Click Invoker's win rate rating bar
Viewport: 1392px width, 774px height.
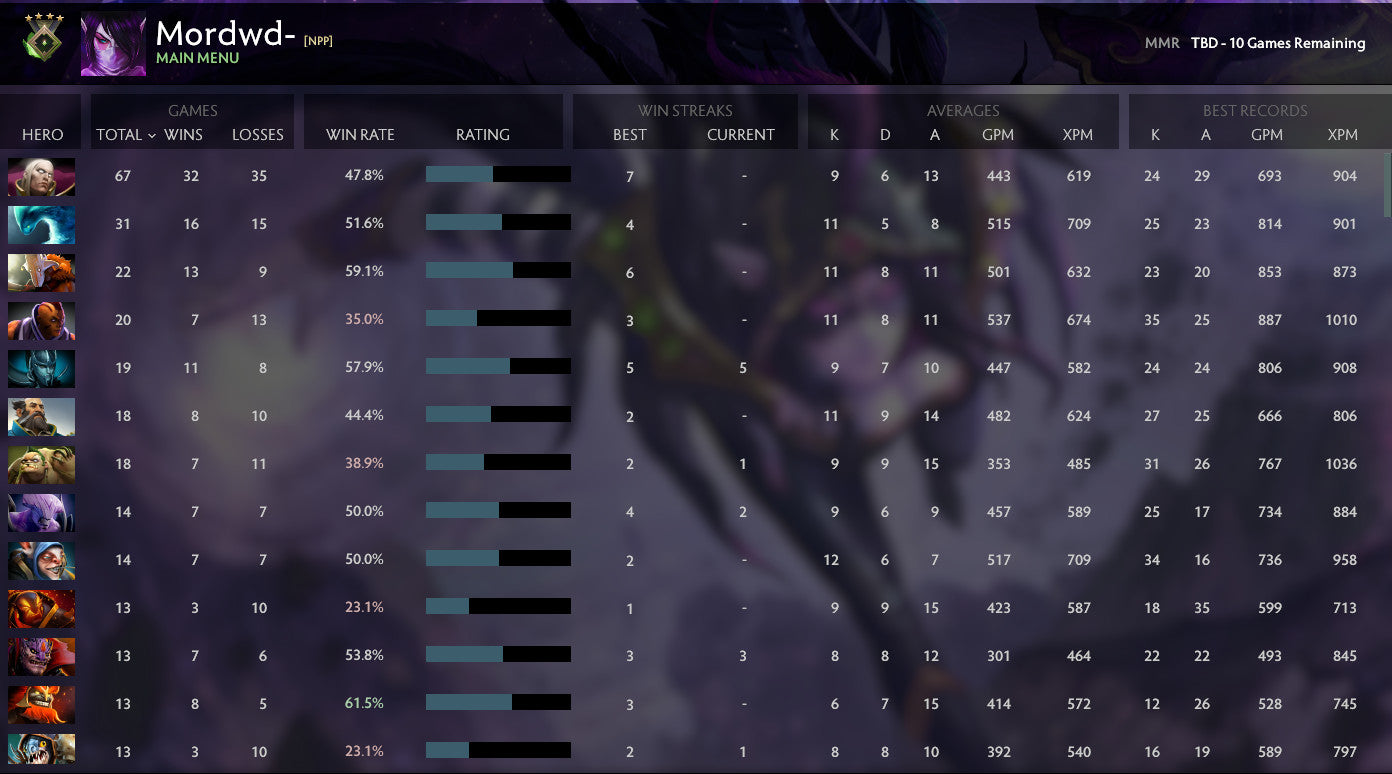[497, 173]
